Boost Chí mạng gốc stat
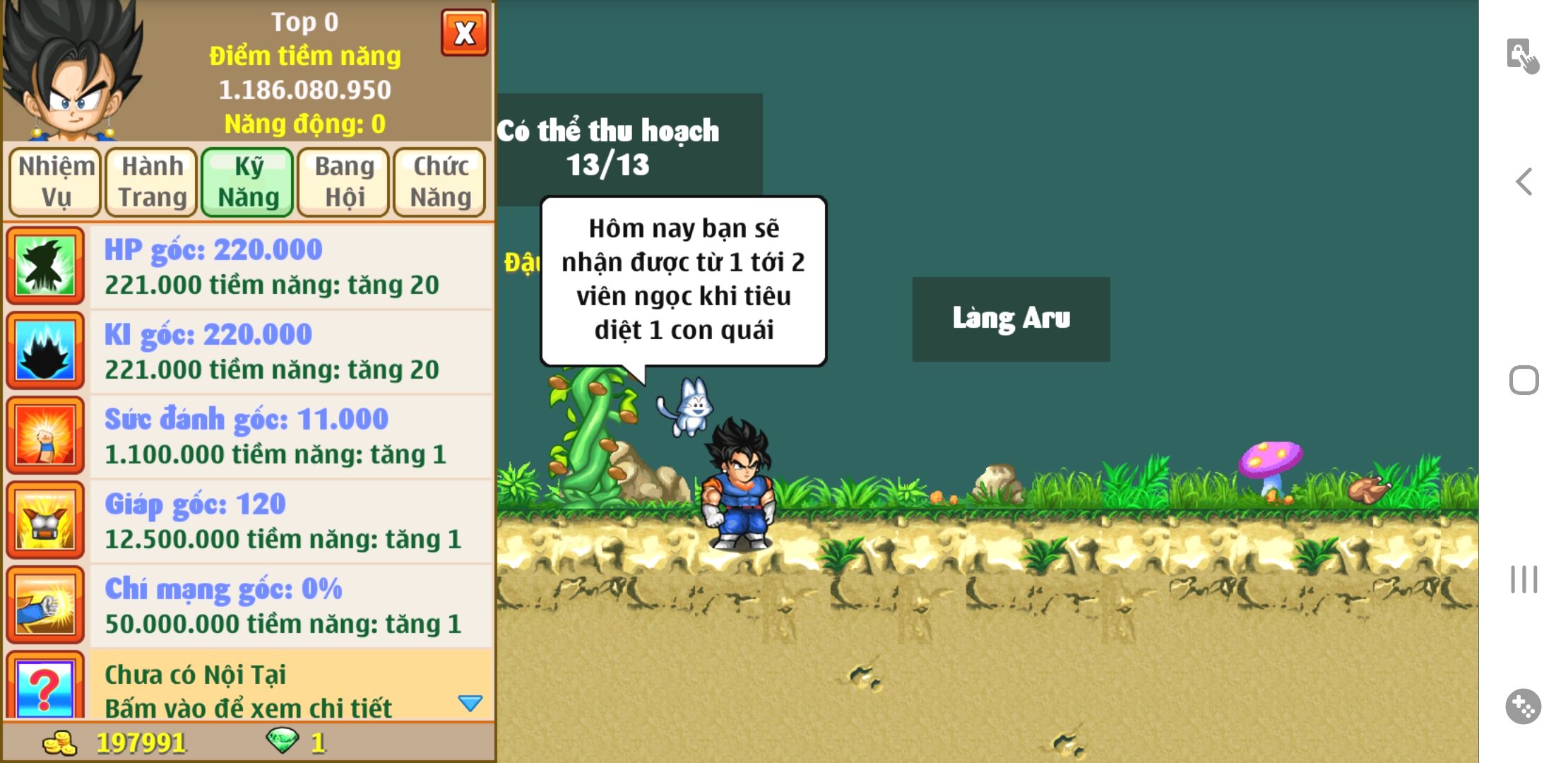The width and height of the screenshot is (1568, 763). click(290, 605)
